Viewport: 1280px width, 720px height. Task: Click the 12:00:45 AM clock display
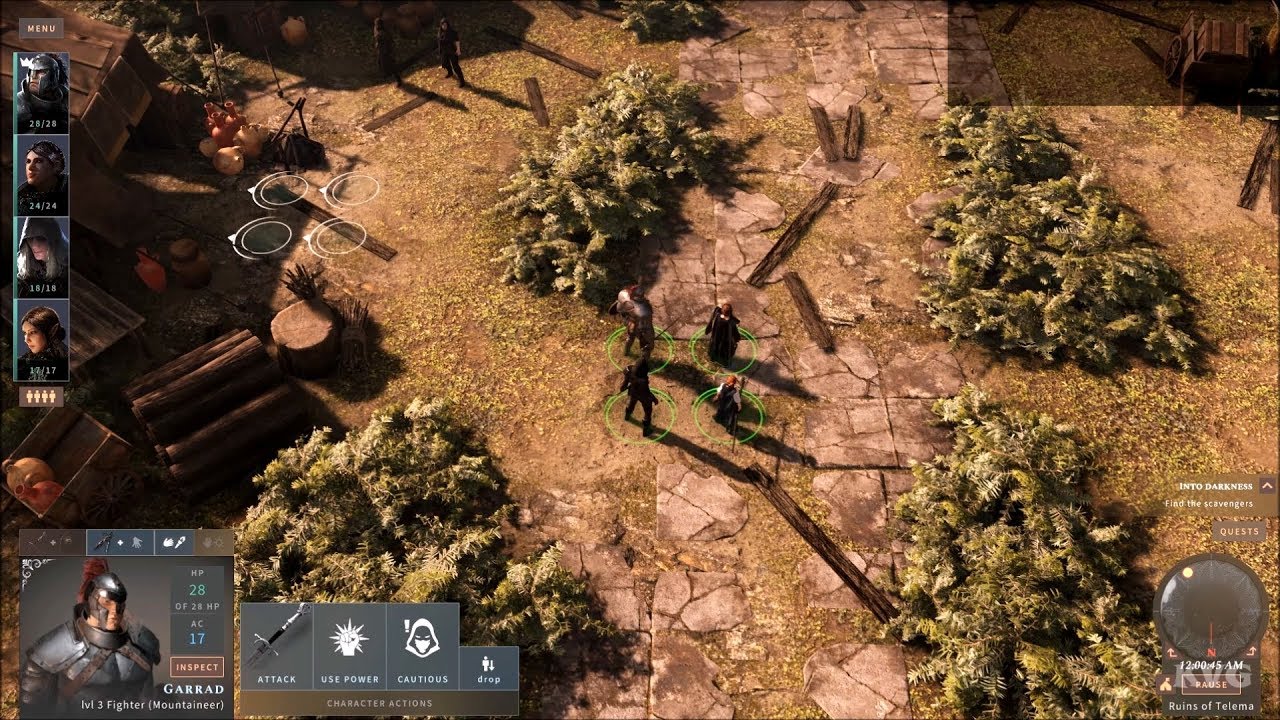point(1211,664)
